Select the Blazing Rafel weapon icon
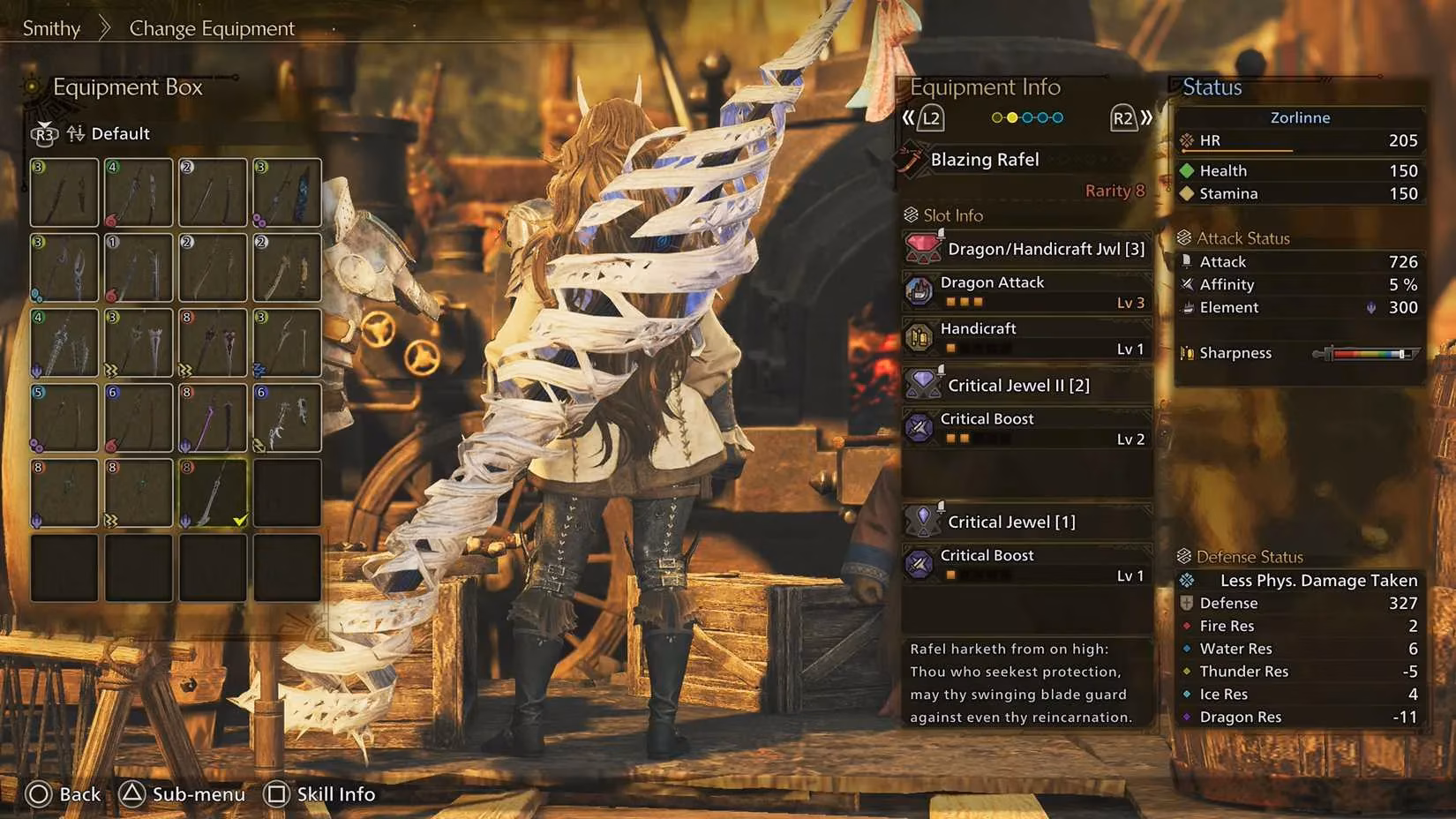 click(x=915, y=159)
